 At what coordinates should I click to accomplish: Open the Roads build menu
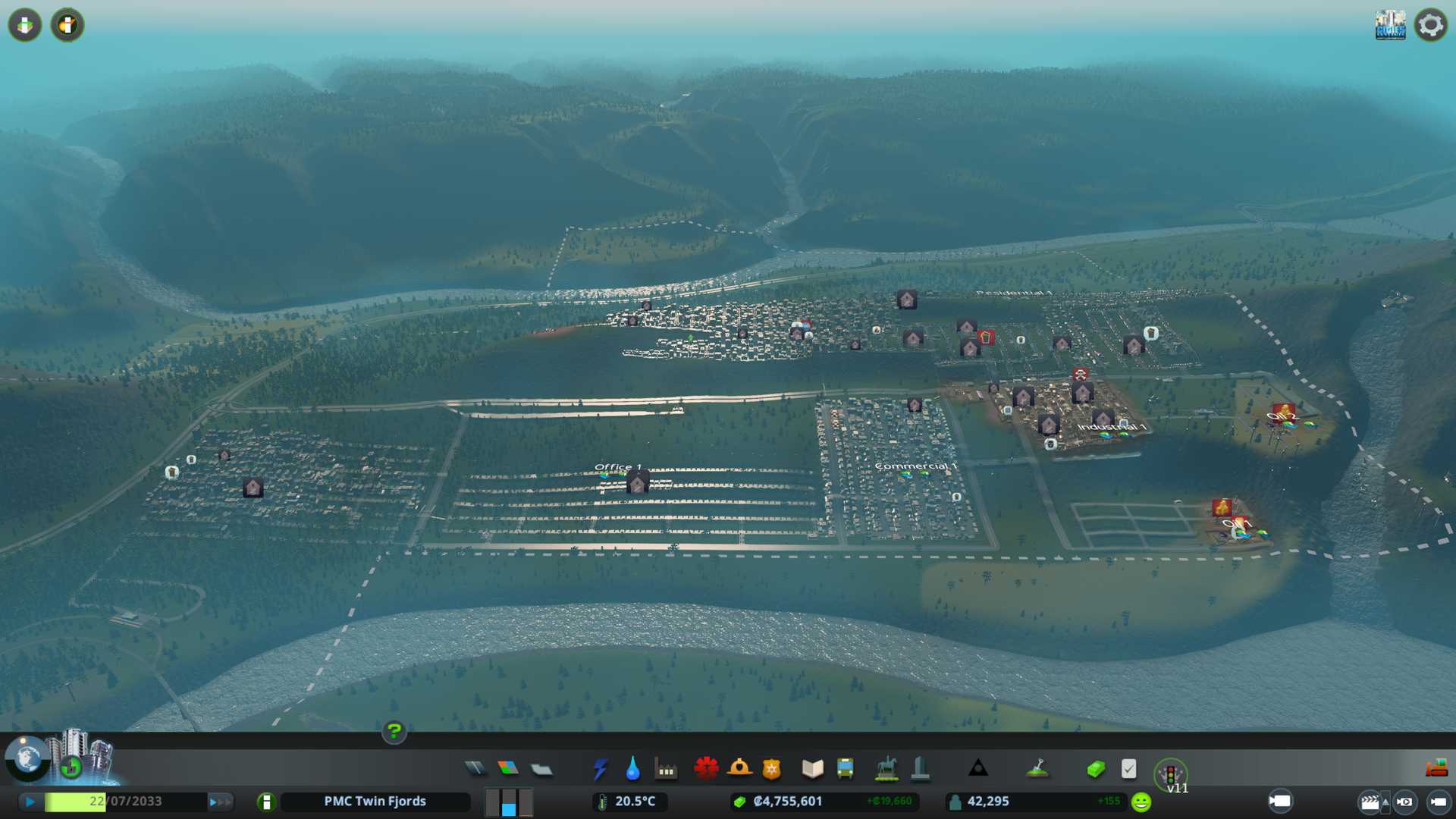coord(475,769)
